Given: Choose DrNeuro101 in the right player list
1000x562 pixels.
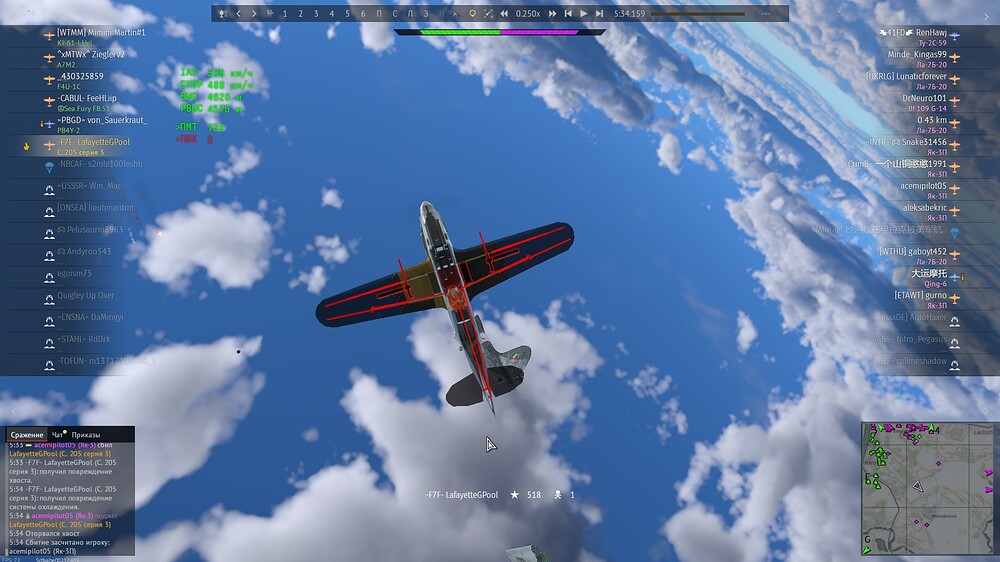Looking at the screenshot, I should 923,98.
